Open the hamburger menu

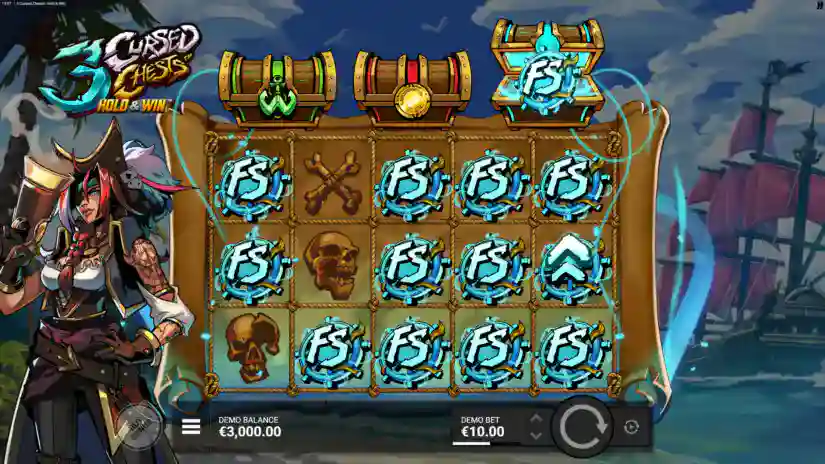190,428
